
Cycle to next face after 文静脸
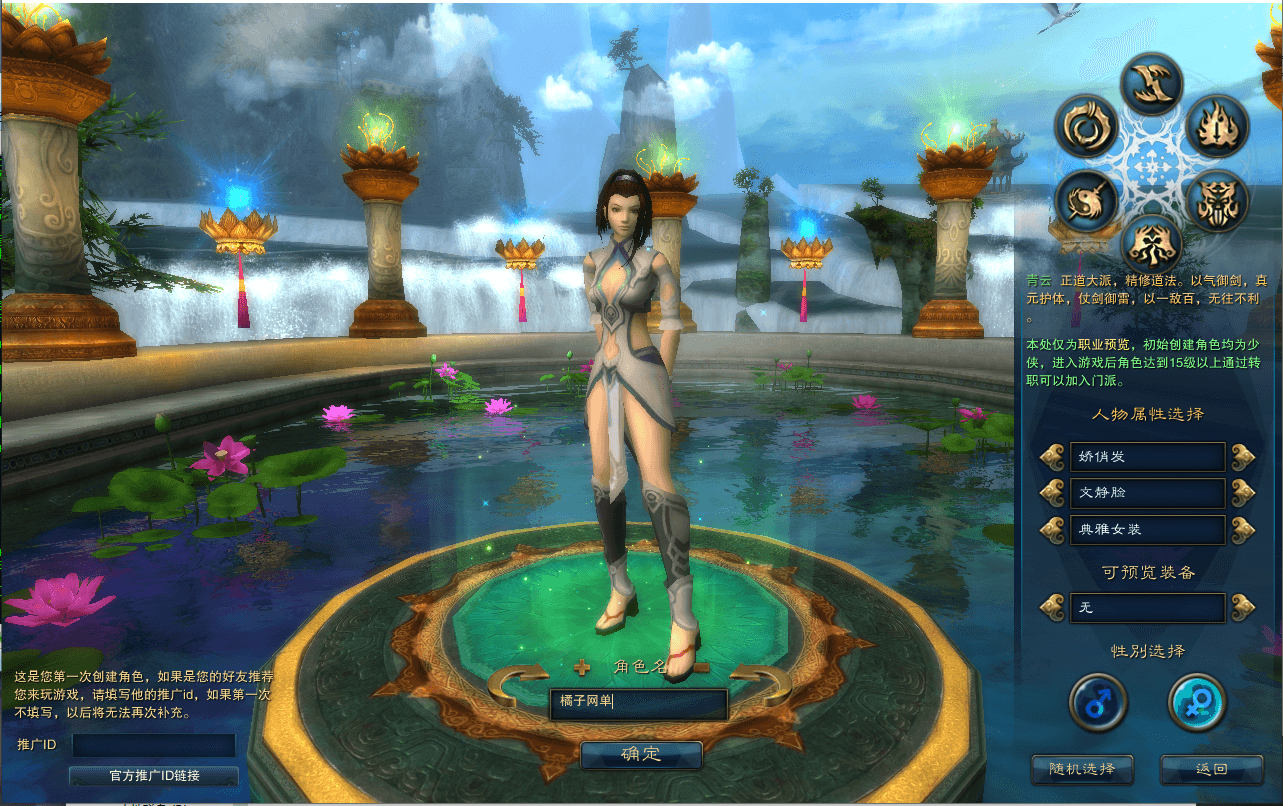(1243, 493)
